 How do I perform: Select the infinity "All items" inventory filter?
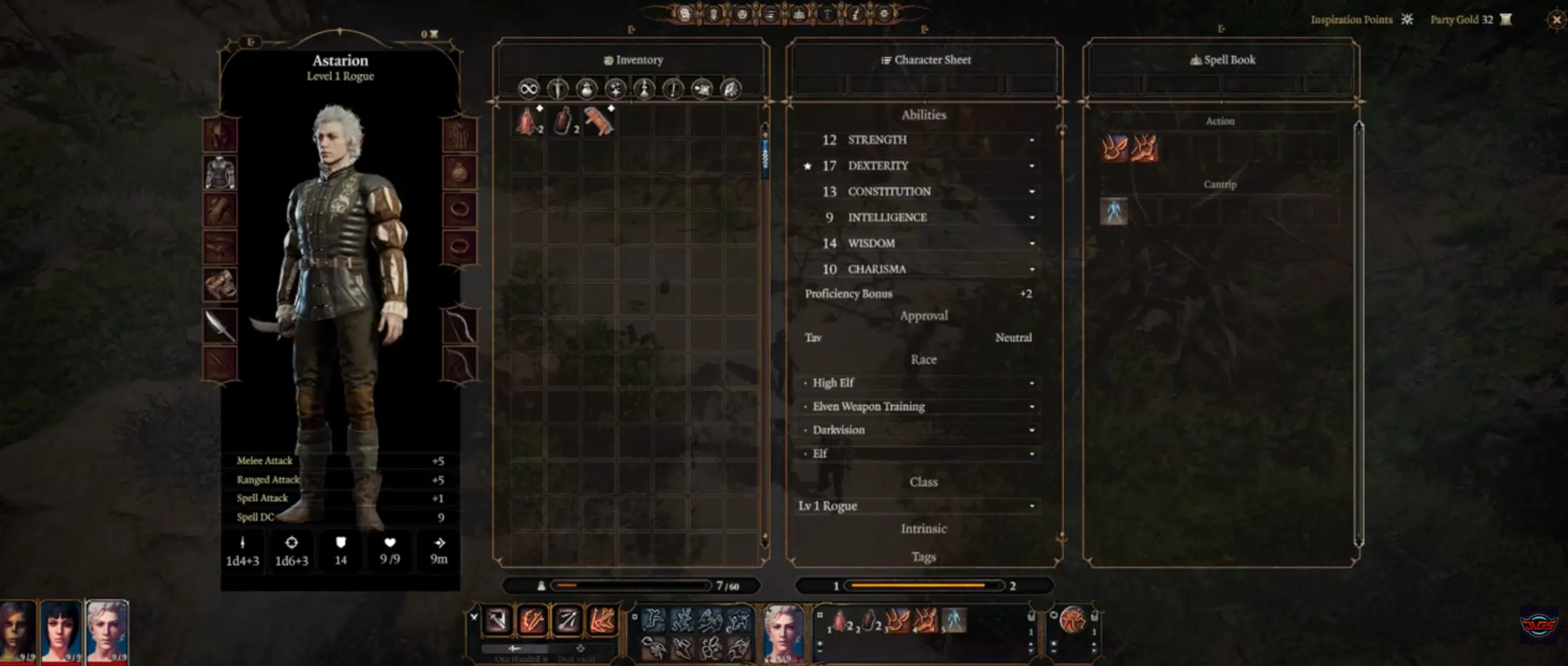tap(528, 89)
